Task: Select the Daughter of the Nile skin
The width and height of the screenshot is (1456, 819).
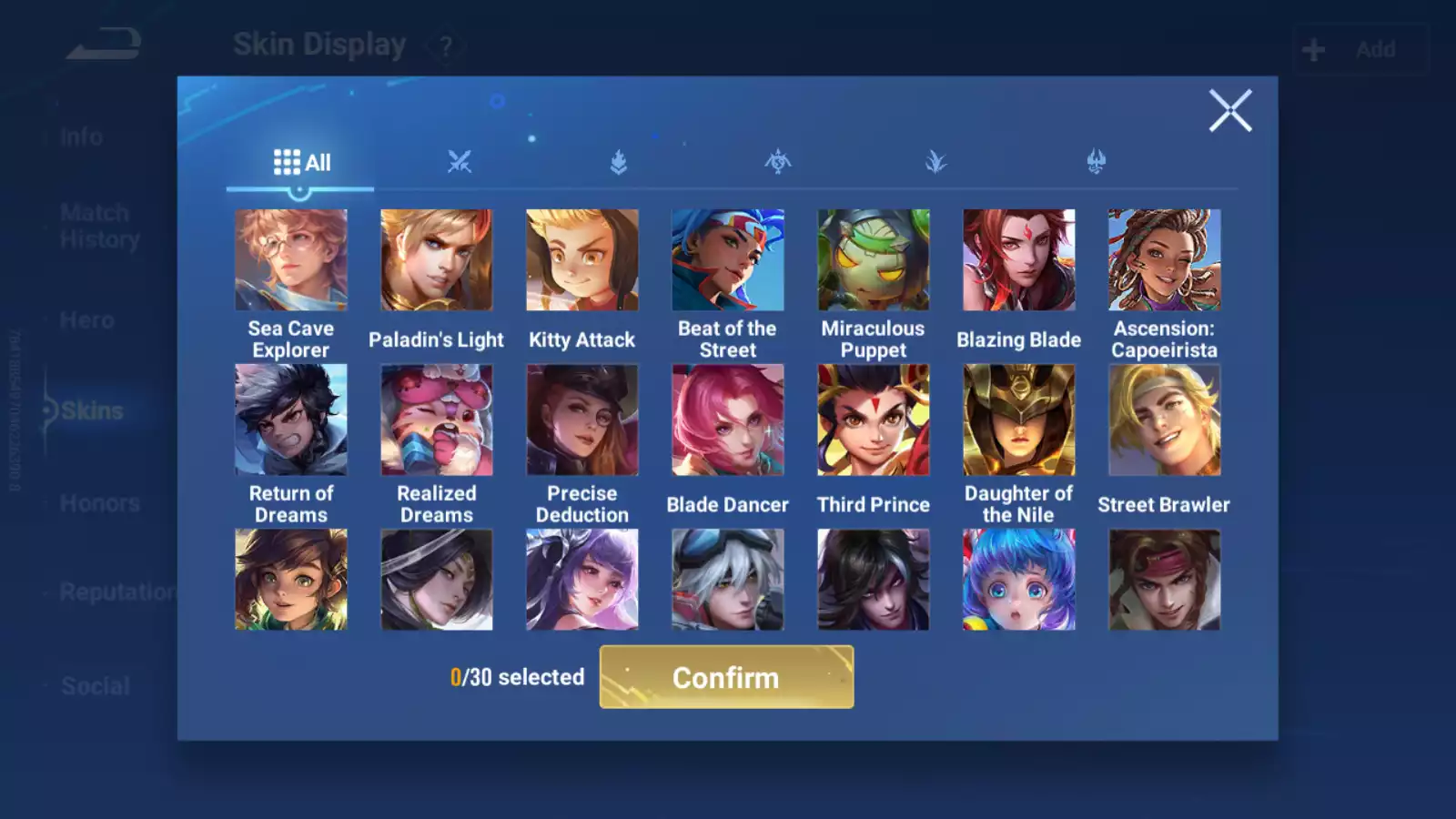Action: coord(1018,419)
